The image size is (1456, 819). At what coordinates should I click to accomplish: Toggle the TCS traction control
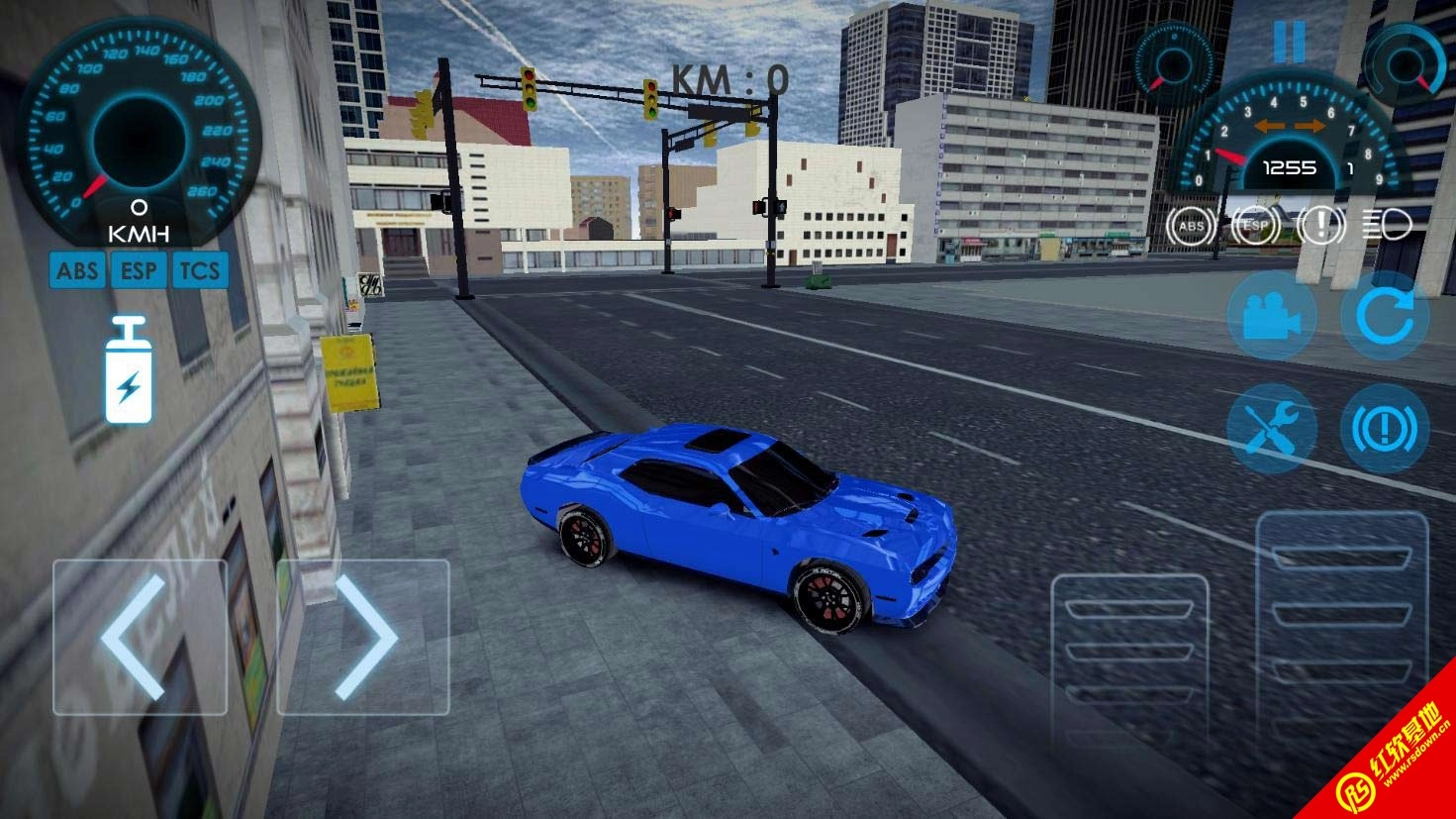pos(200,269)
